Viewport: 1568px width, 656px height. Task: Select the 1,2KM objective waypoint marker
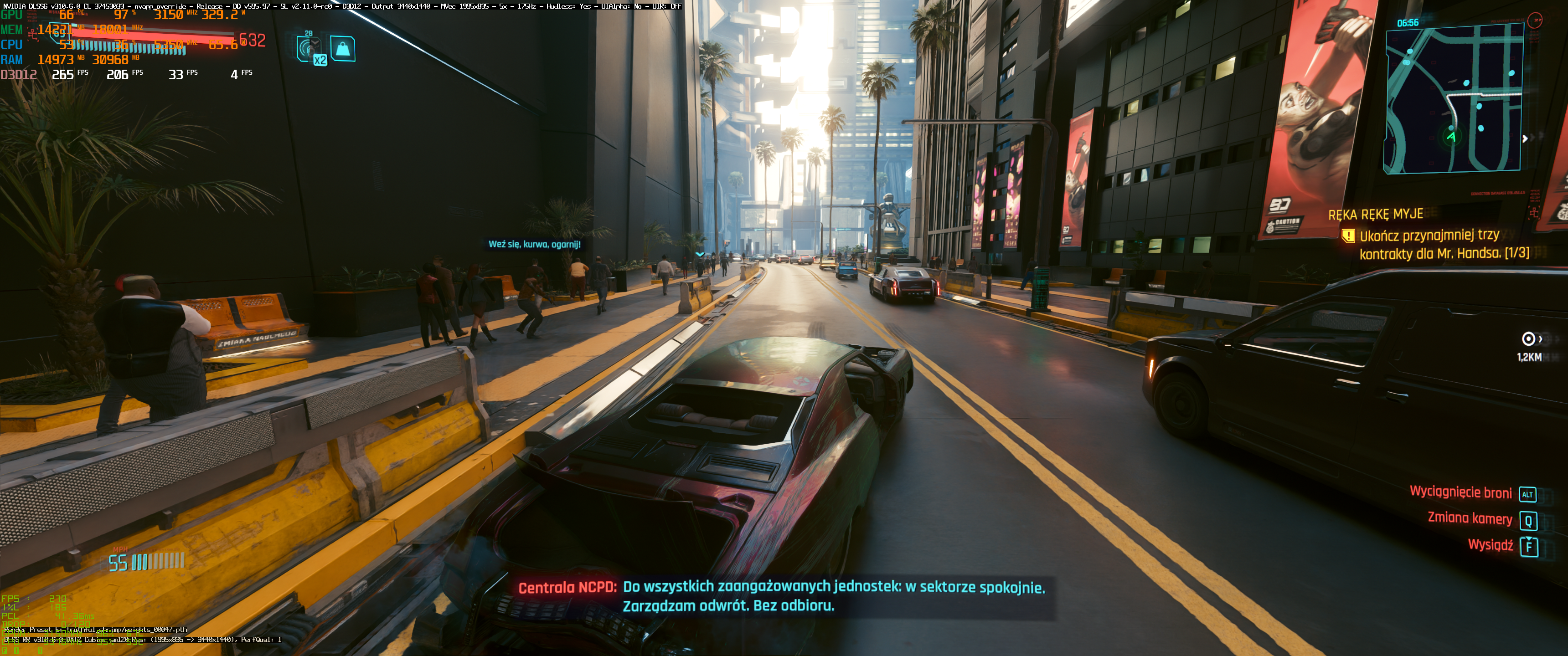click(1528, 339)
